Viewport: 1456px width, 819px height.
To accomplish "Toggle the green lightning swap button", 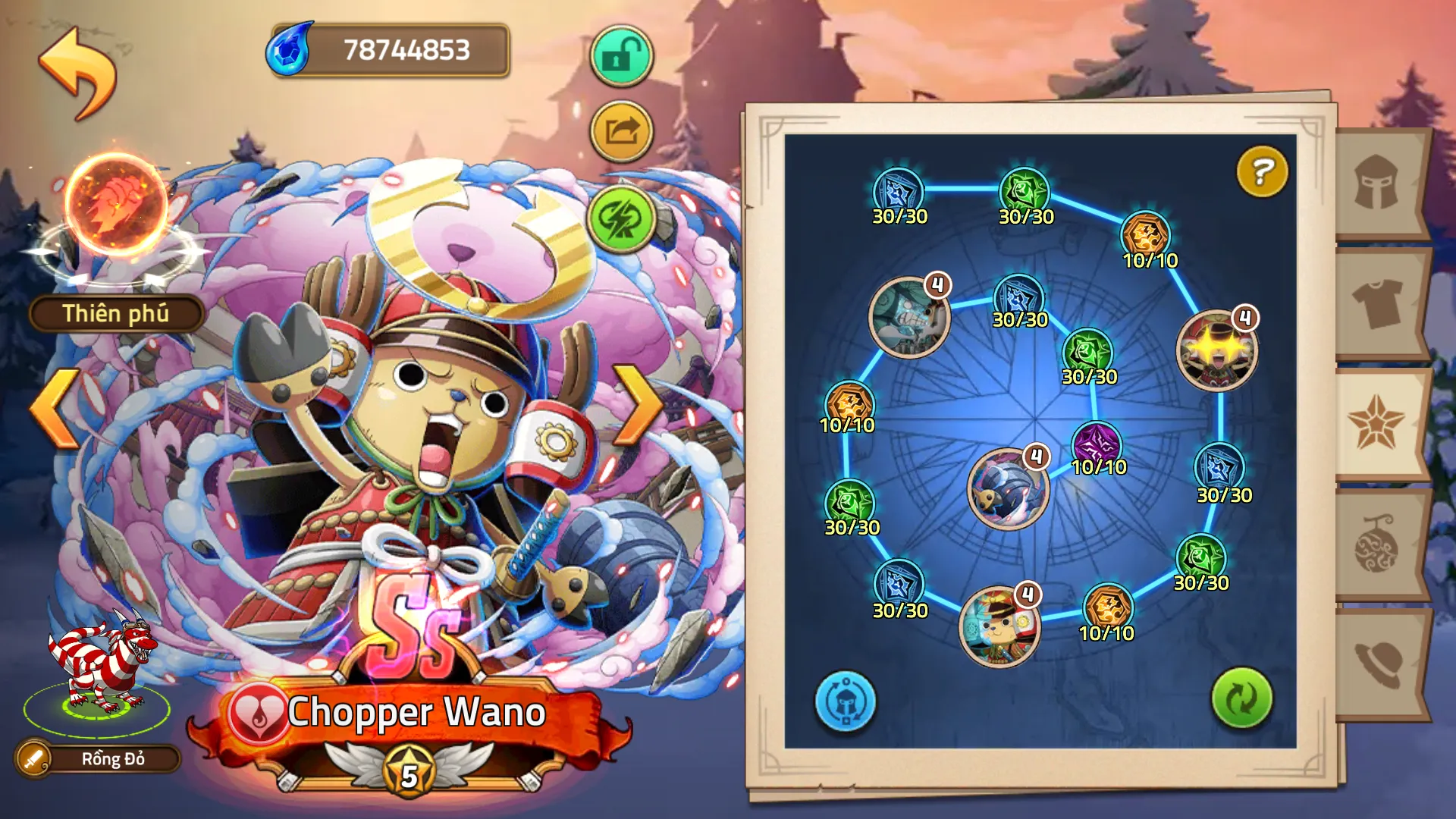I will pyautogui.click(x=621, y=219).
